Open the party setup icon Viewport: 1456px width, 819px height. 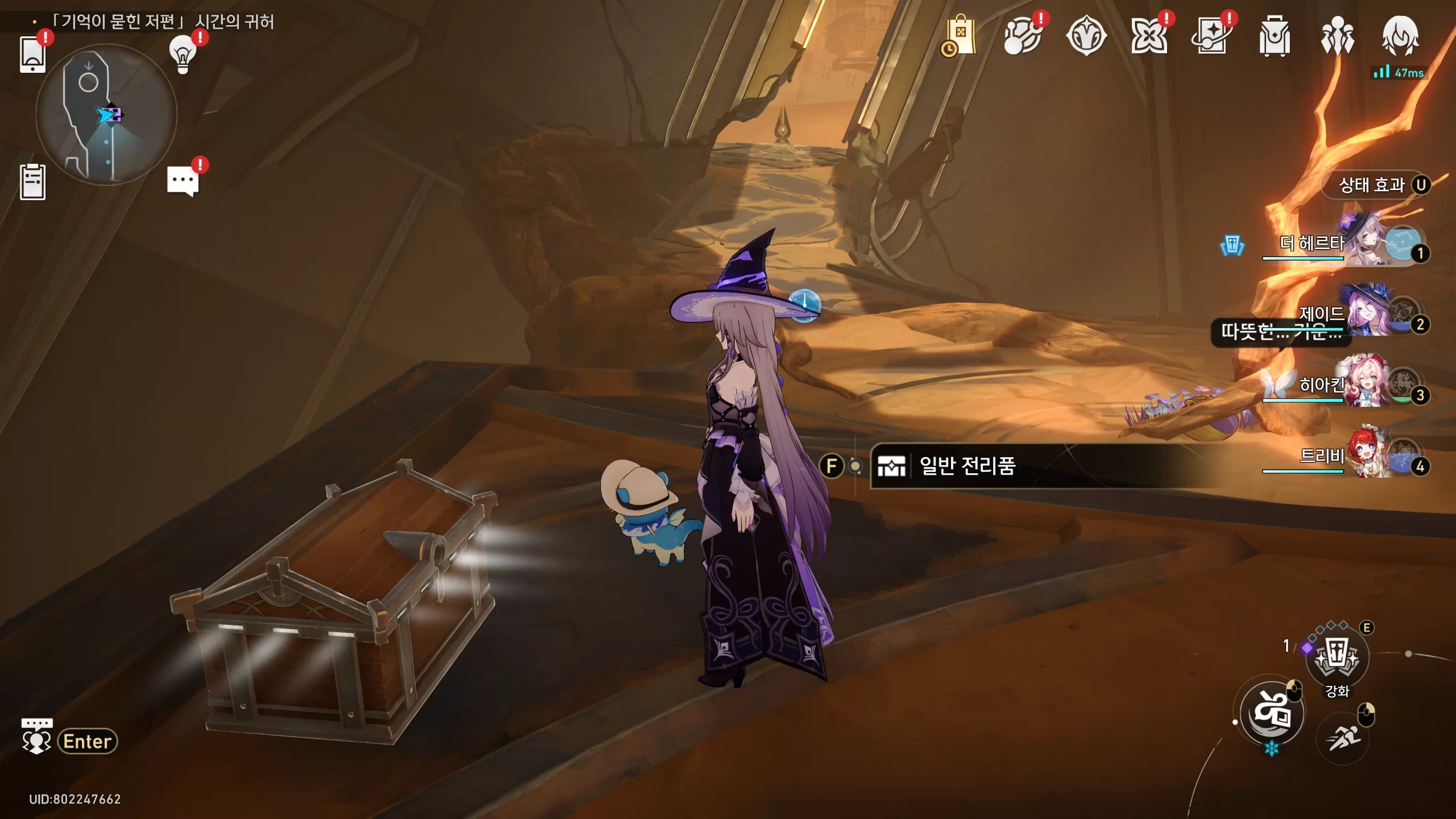coord(1337,36)
